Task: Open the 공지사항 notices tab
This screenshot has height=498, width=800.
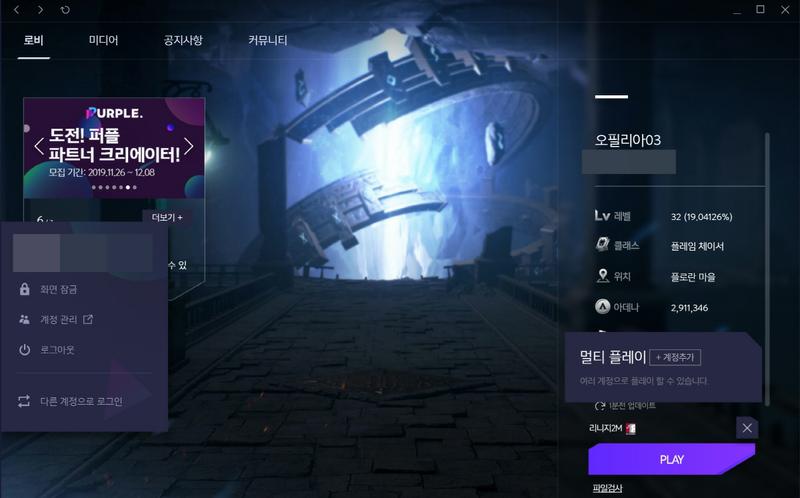Action: tap(183, 41)
